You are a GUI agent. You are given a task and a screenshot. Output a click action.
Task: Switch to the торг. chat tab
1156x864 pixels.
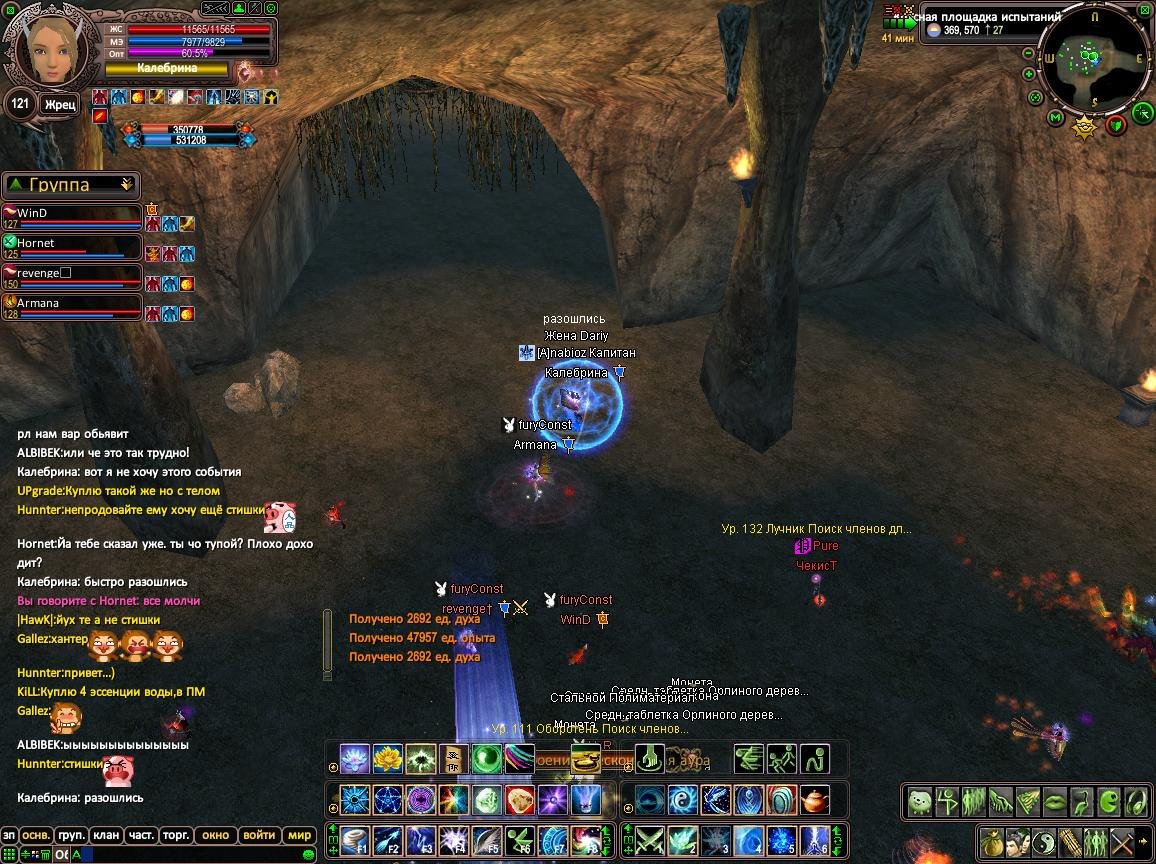pos(177,835)
